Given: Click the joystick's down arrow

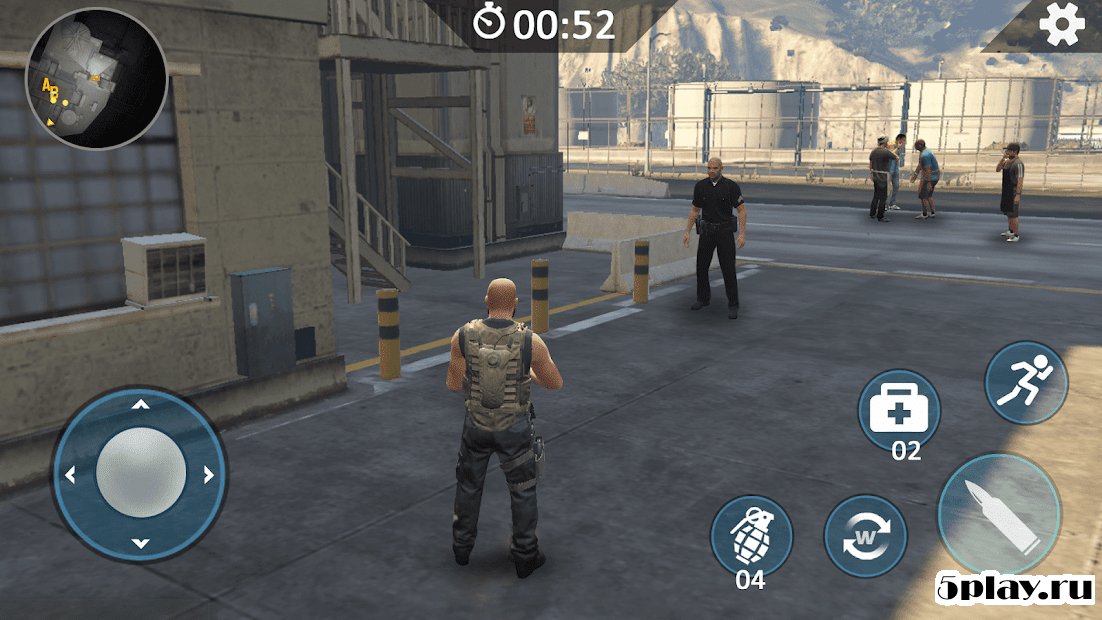Looking at the screenshot, I should pyautogui.click(x=141, y=544).
